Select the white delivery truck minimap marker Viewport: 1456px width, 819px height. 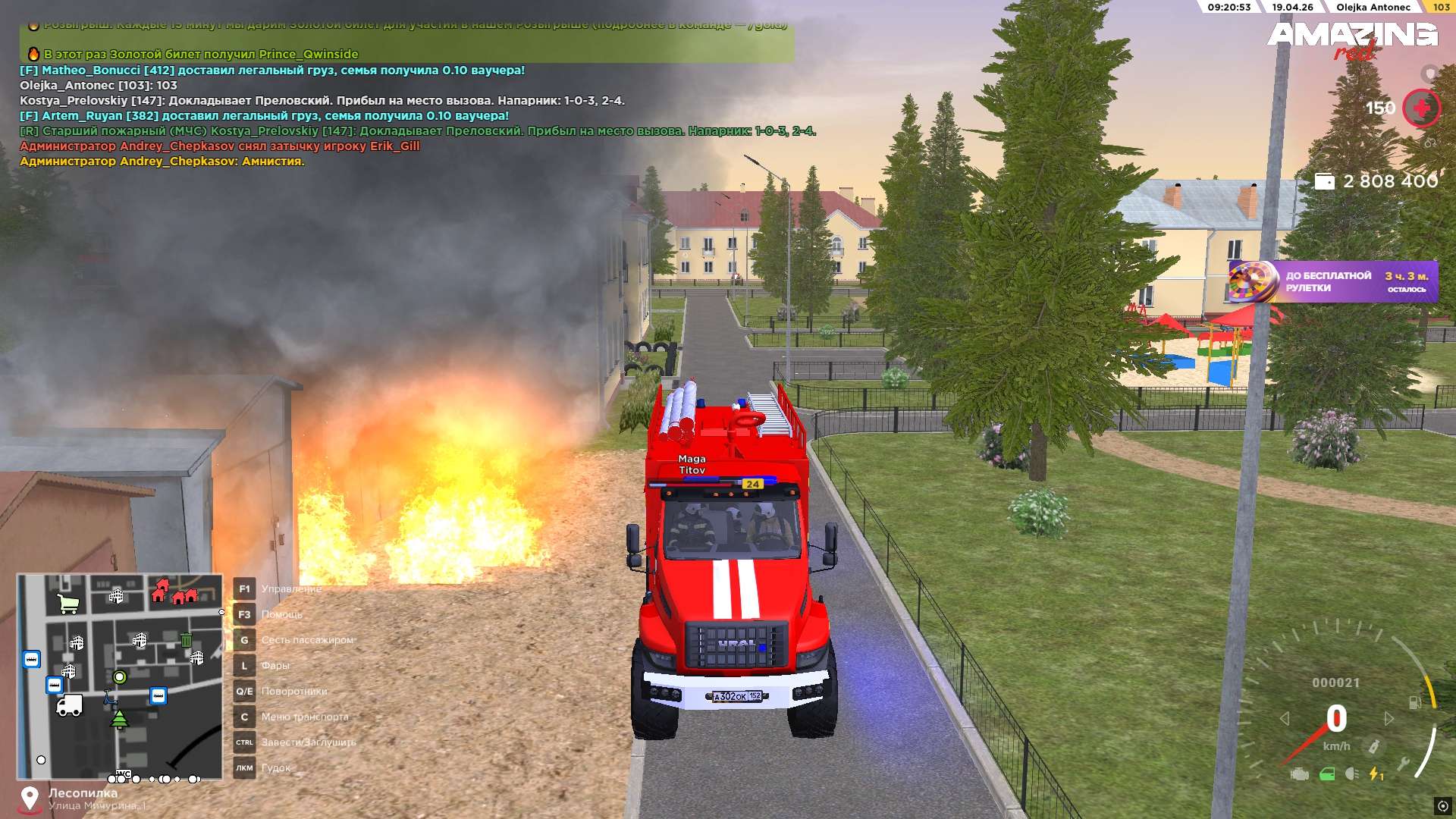tap(69, 705)
